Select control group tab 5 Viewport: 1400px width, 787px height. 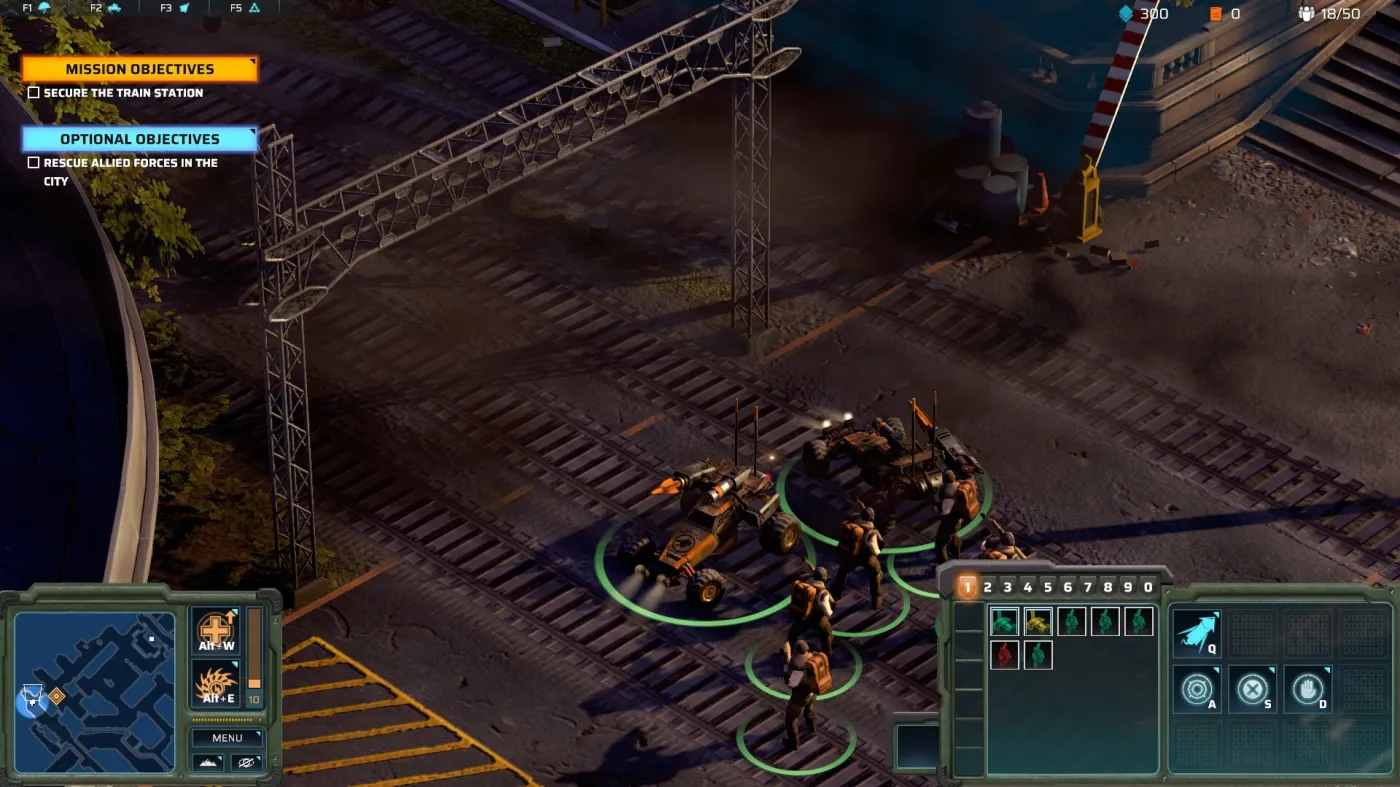[x=1048, y=585]
